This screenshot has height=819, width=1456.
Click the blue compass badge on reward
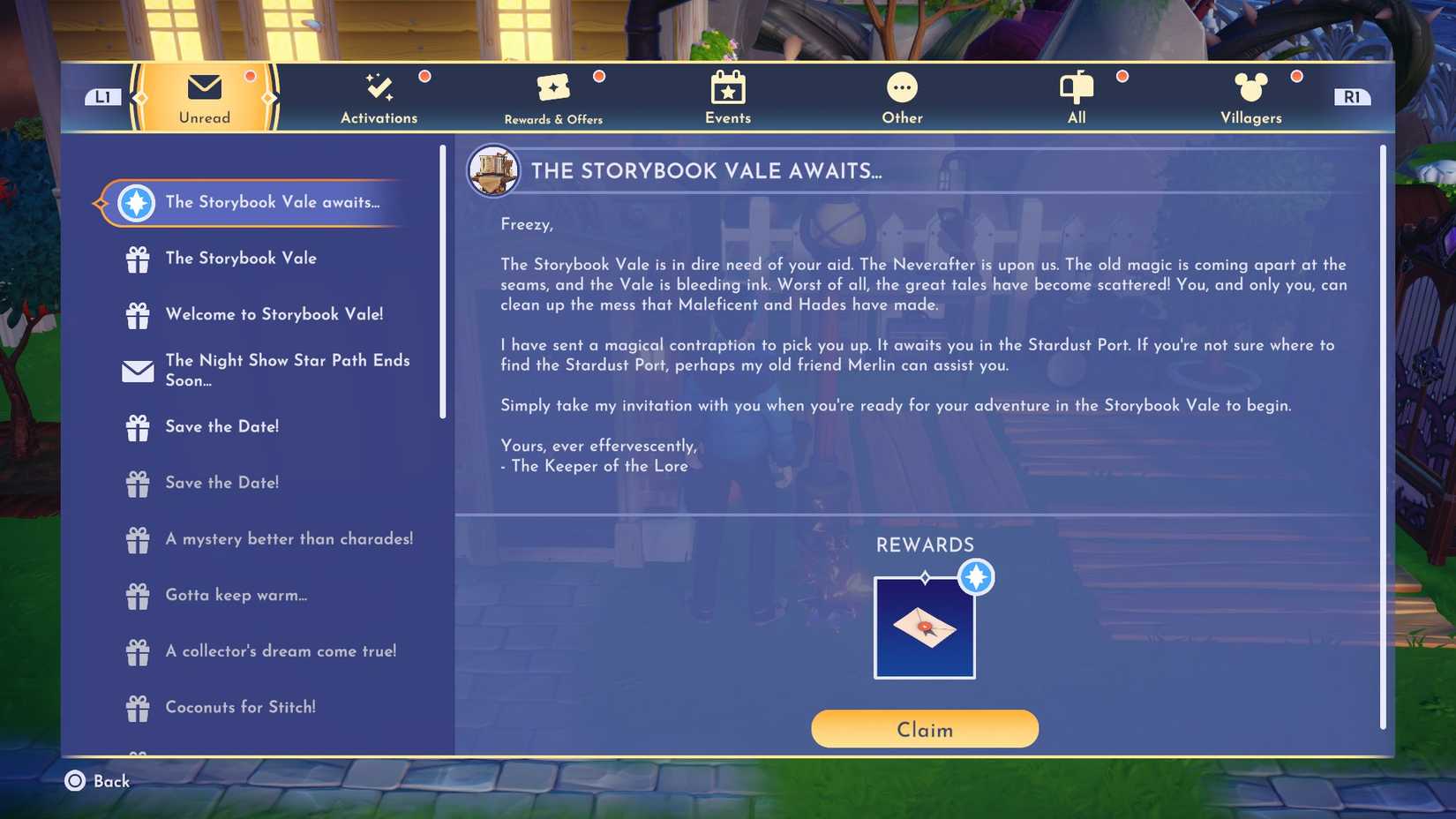point(974,577)
